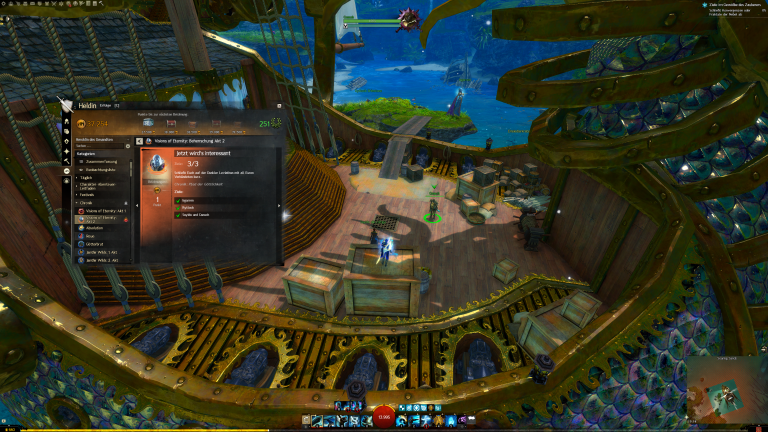The height and width of the screenshot is (432, 768).
Task: Go back from the achievement detail view
Action: click(x=138, y=142)
